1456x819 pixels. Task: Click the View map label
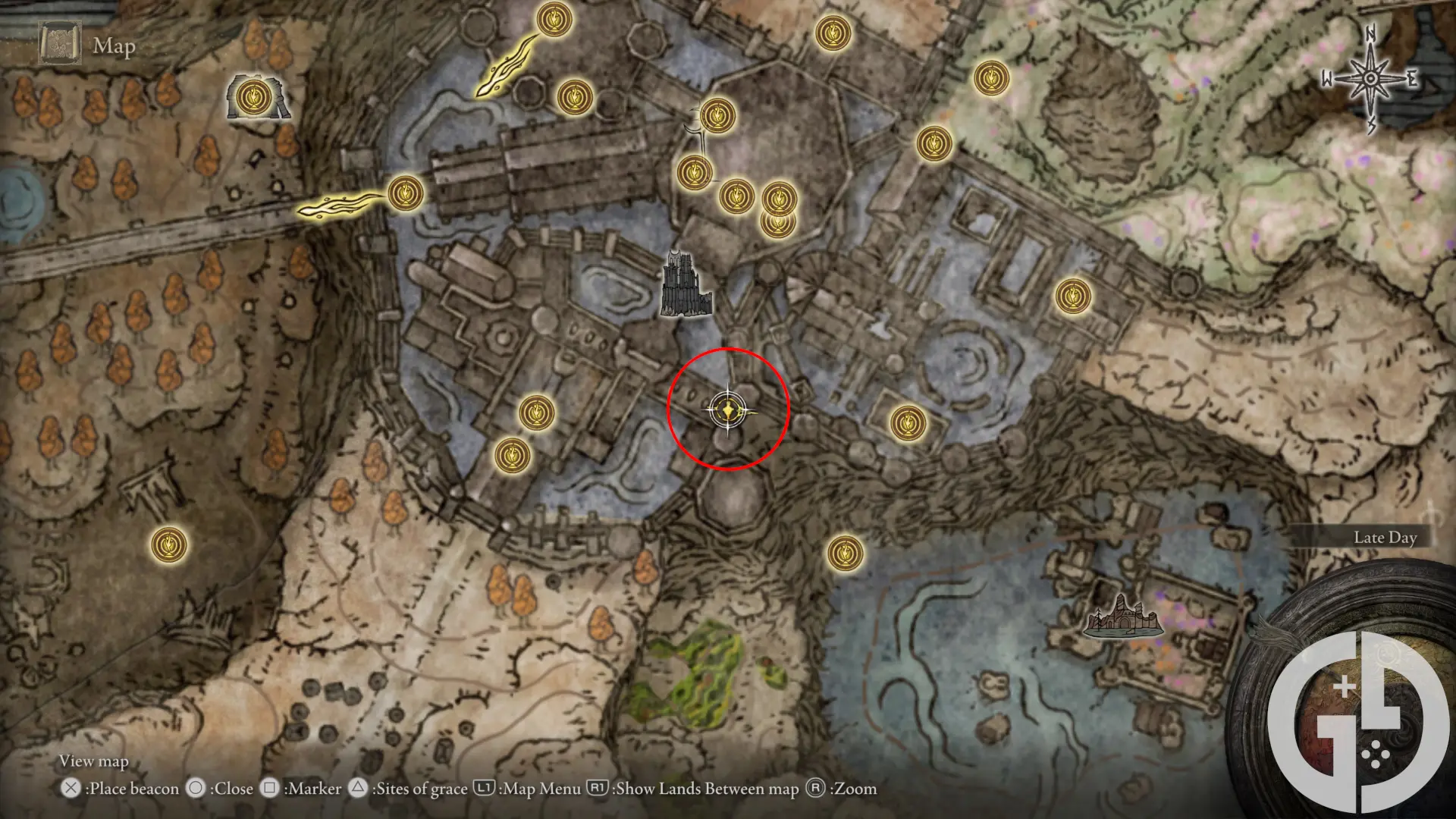[96, 761]
